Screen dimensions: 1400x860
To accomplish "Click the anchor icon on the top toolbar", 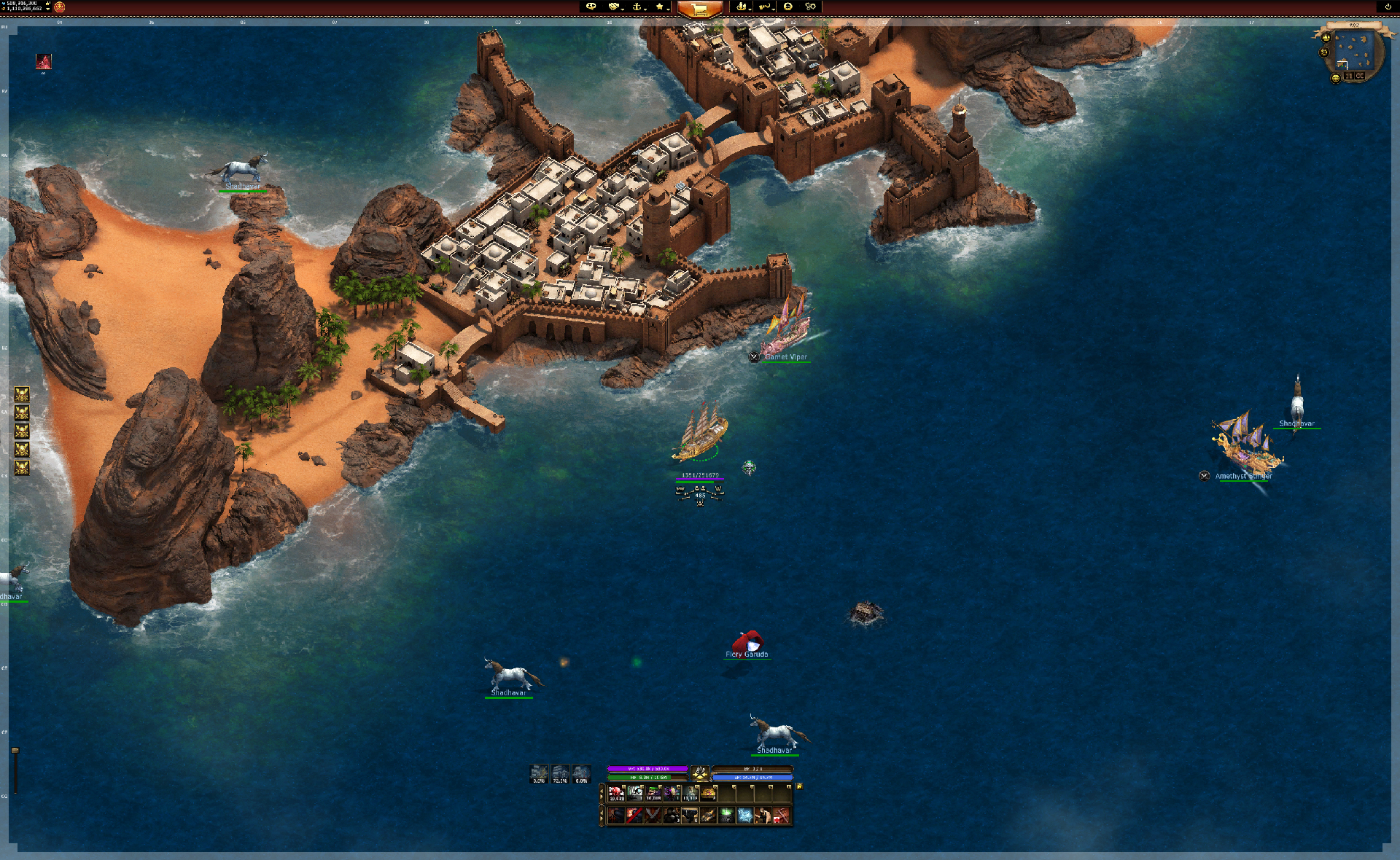I will [638, 7].
